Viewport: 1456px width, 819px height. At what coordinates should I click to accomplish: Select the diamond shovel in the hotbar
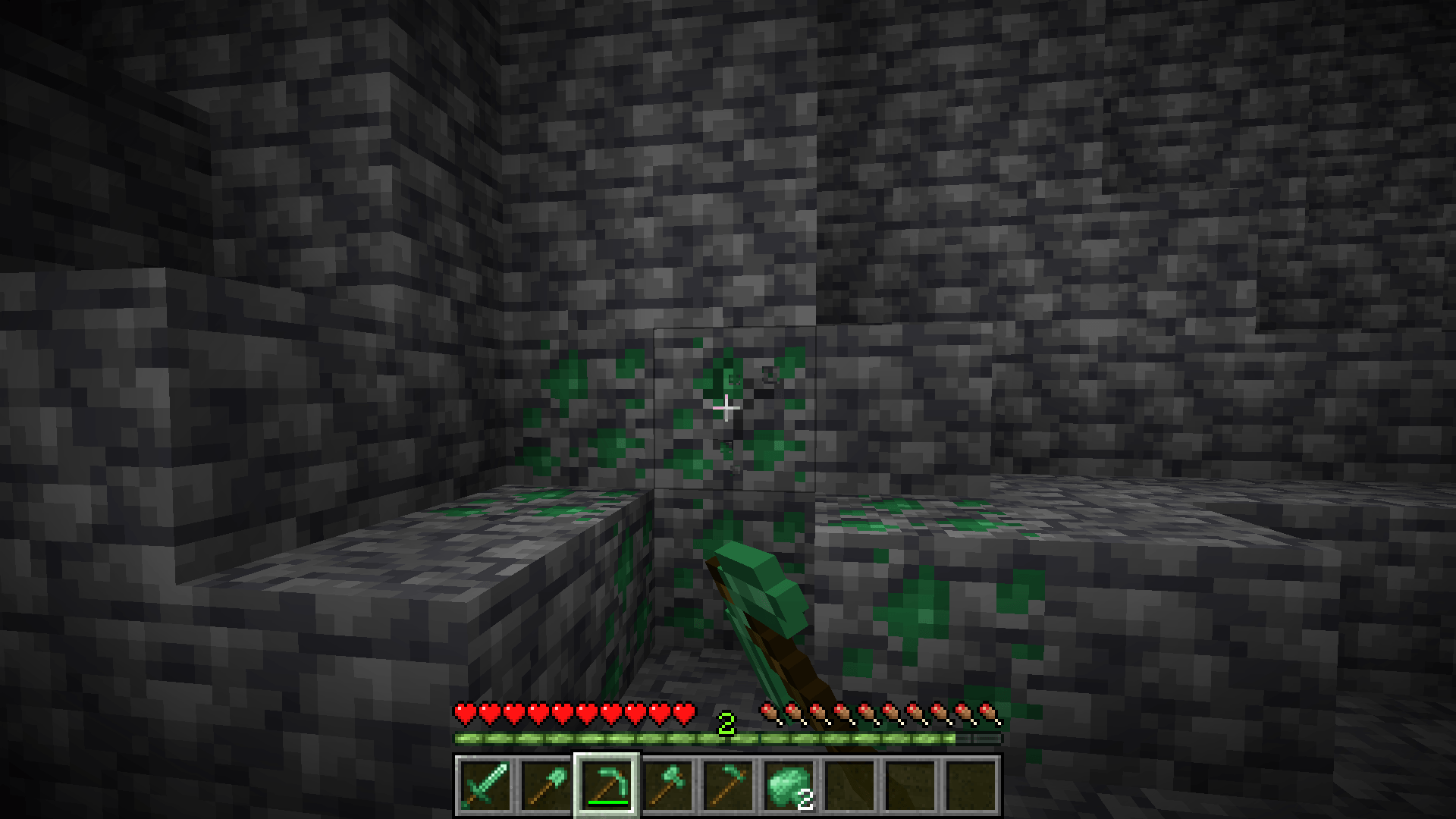547,789
